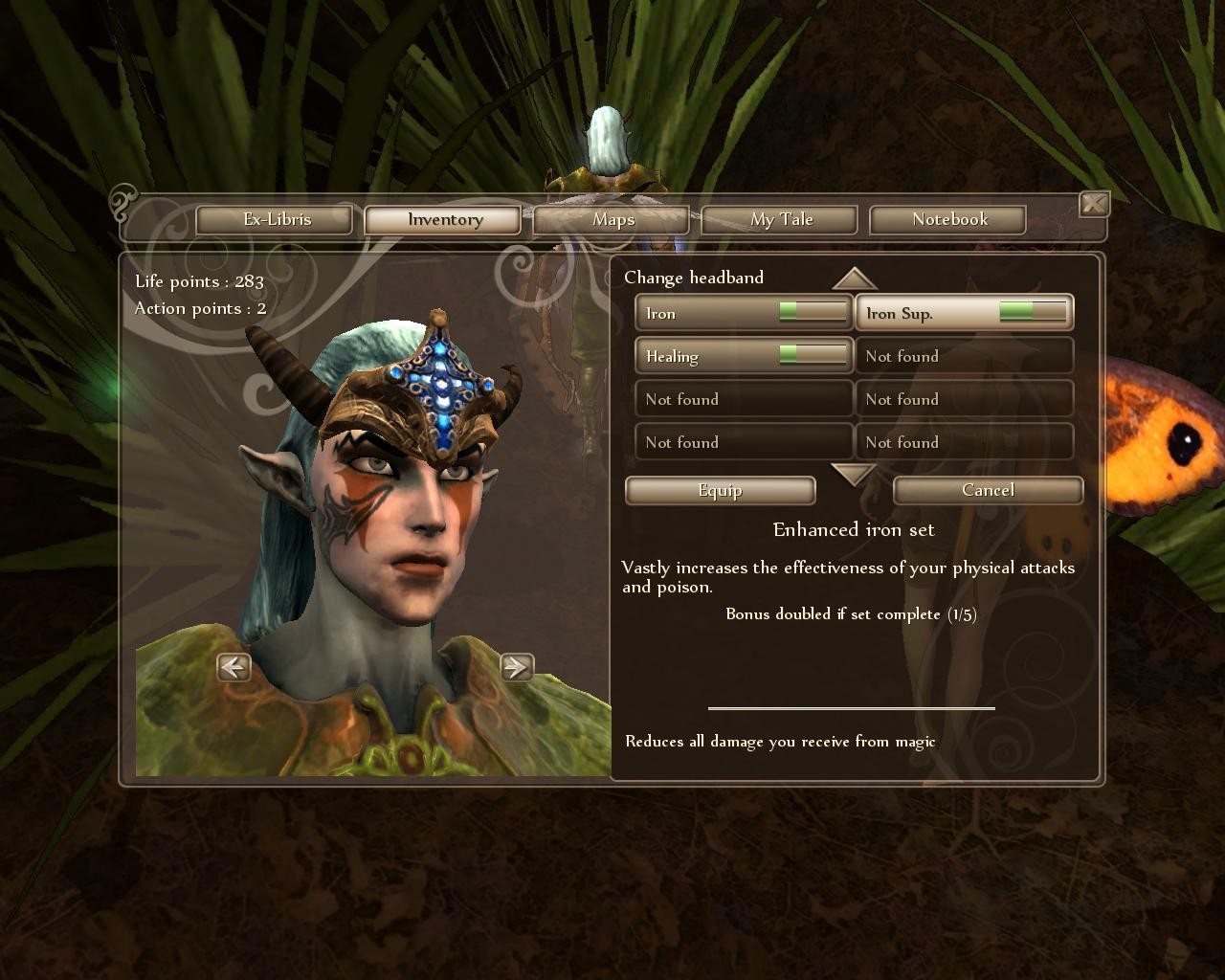
Task: Close the menu window with X
Action: 1094,204
